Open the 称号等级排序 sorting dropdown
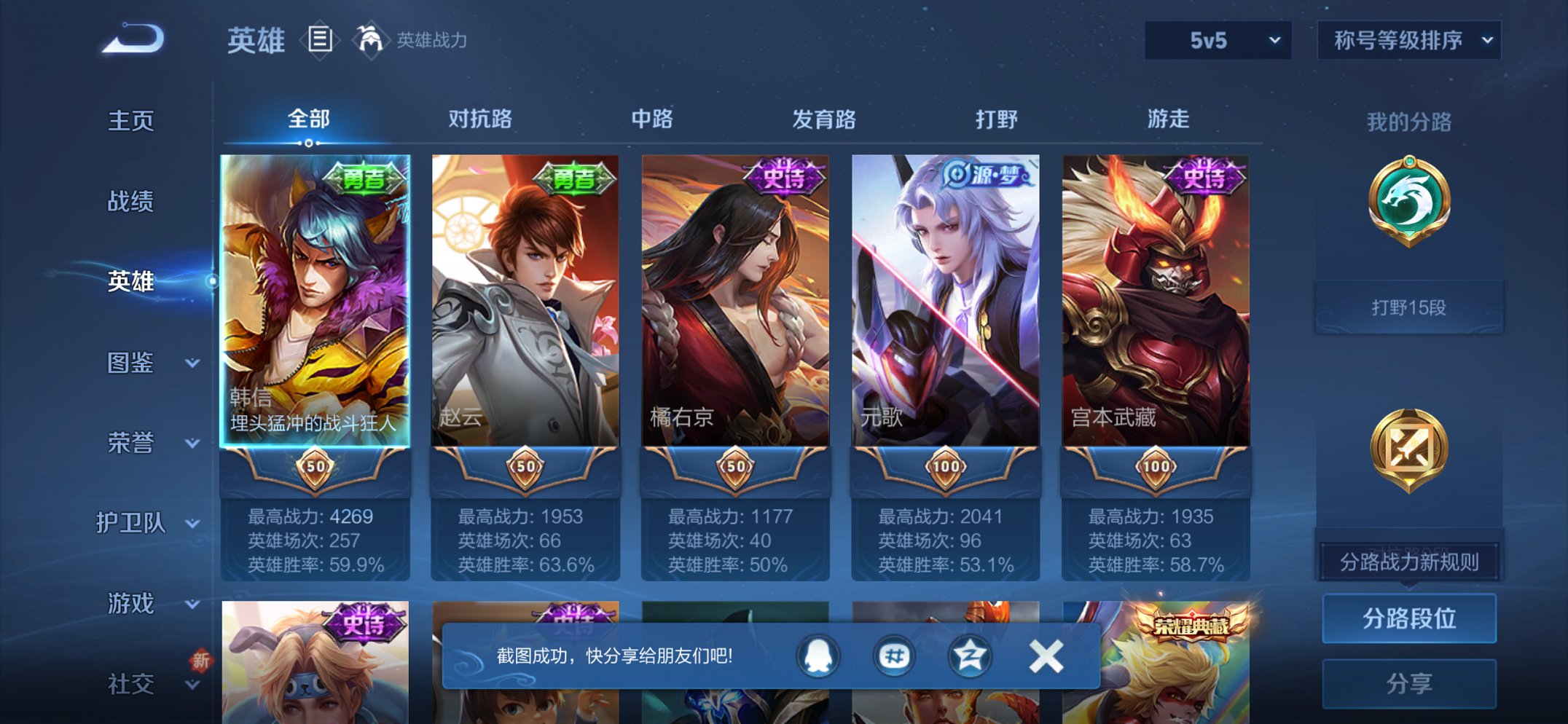The image size is (1568, 724). click(1408, 42)
